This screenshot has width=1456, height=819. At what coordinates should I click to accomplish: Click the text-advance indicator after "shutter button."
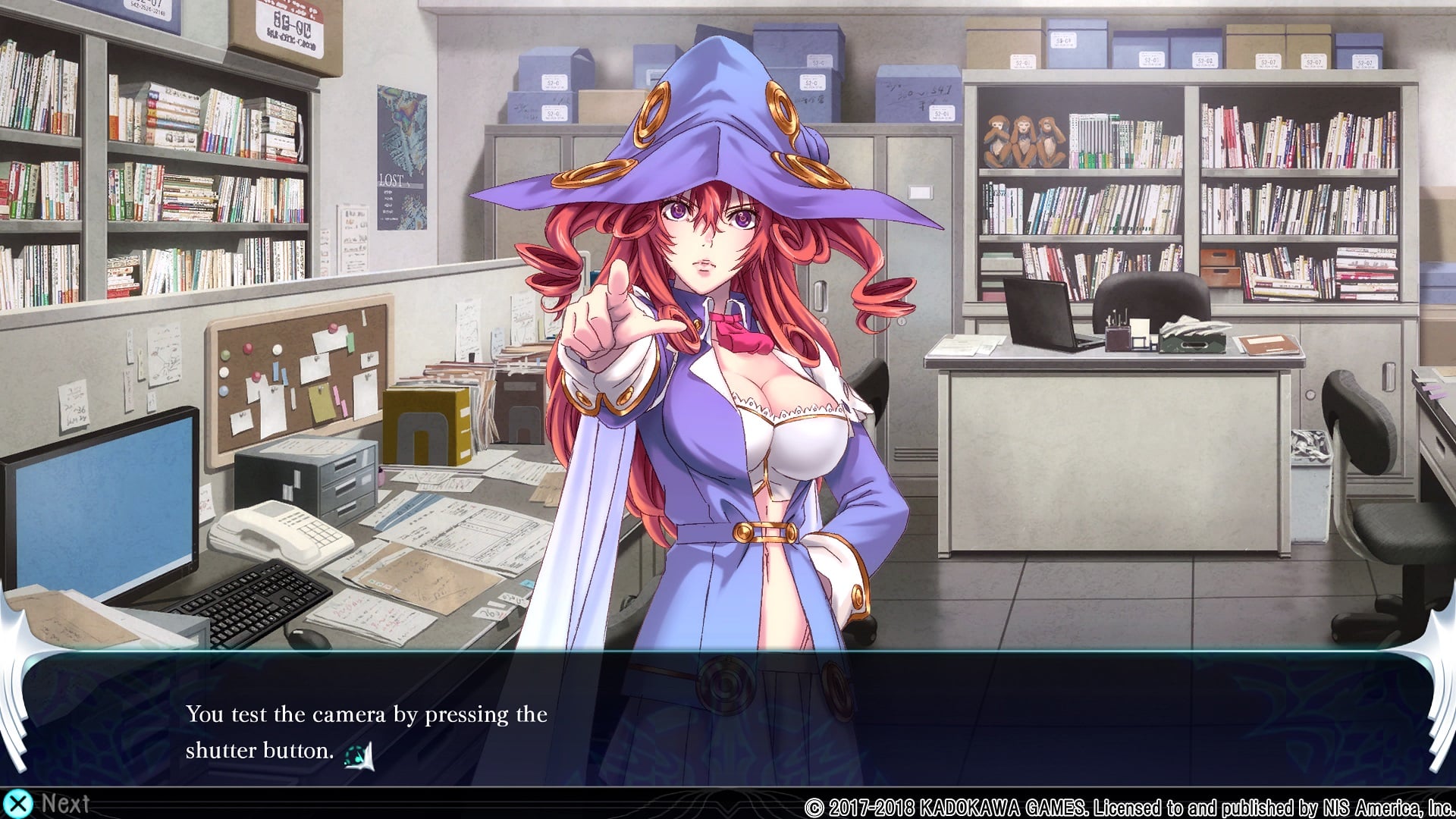[359, 755]
